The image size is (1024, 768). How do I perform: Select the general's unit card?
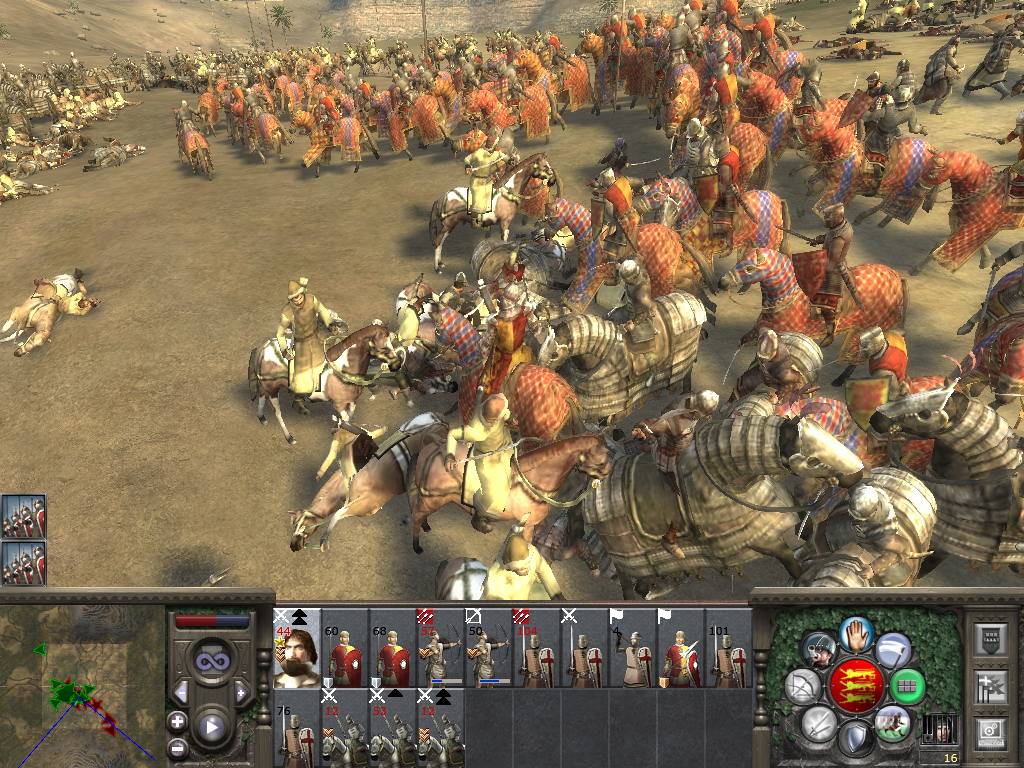(297, 648)
